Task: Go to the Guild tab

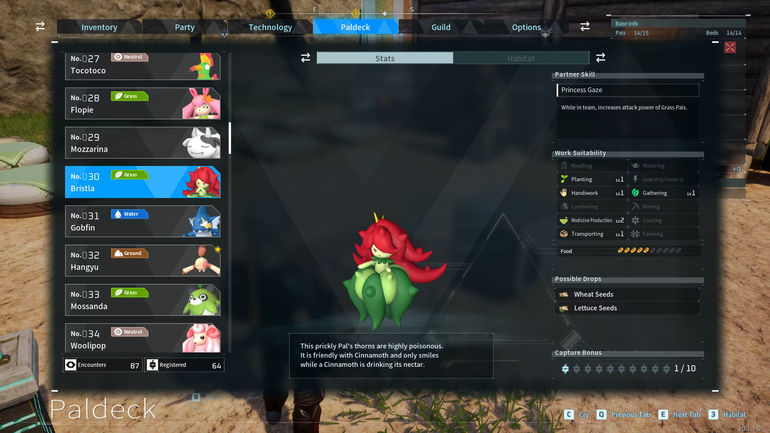Action: click(441, 27)
